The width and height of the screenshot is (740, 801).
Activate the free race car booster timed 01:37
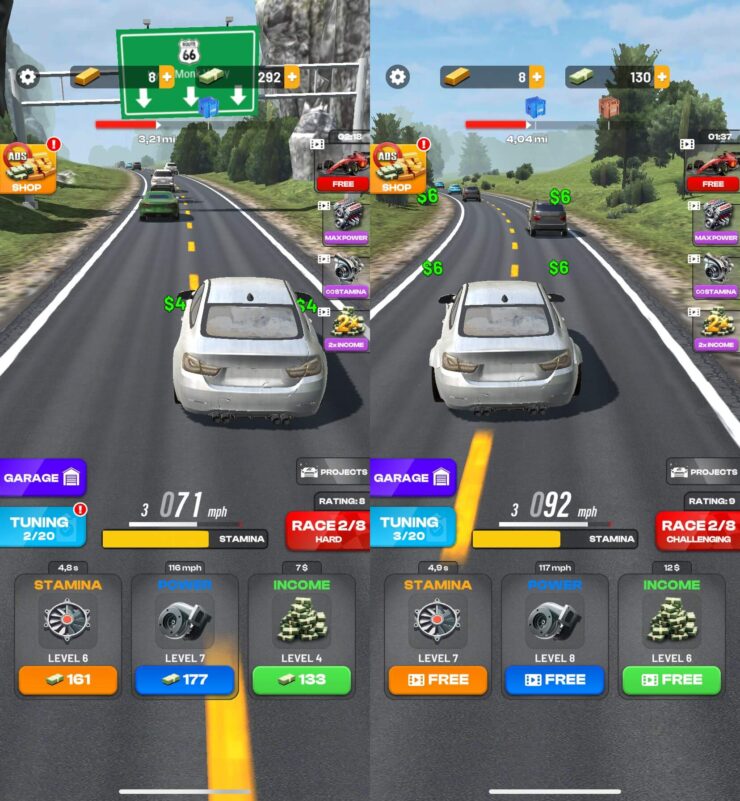(x=714, y=165)
